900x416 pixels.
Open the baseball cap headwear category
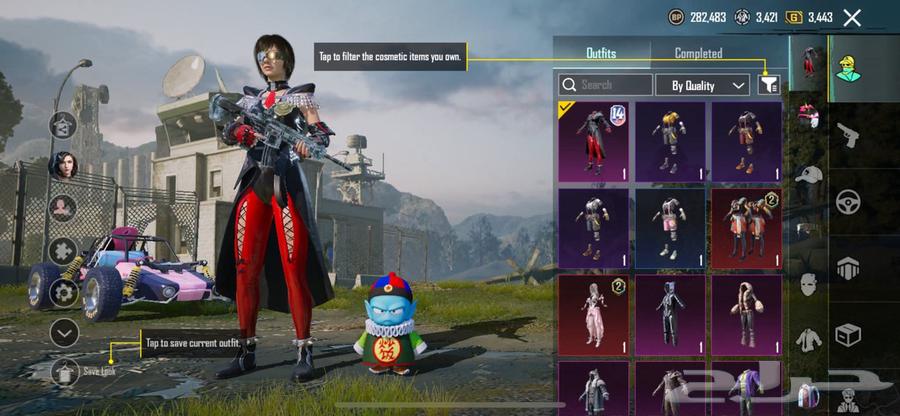point(808,174)
